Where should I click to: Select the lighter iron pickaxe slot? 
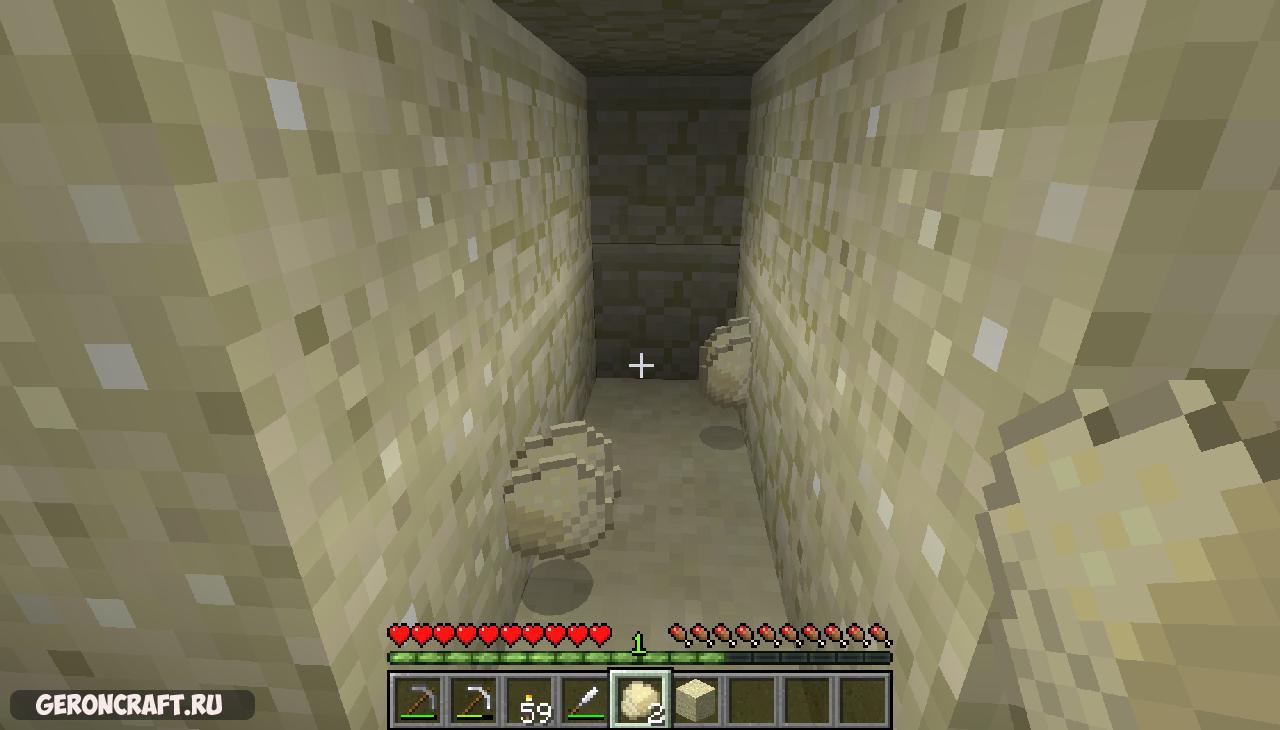point(473,699)
